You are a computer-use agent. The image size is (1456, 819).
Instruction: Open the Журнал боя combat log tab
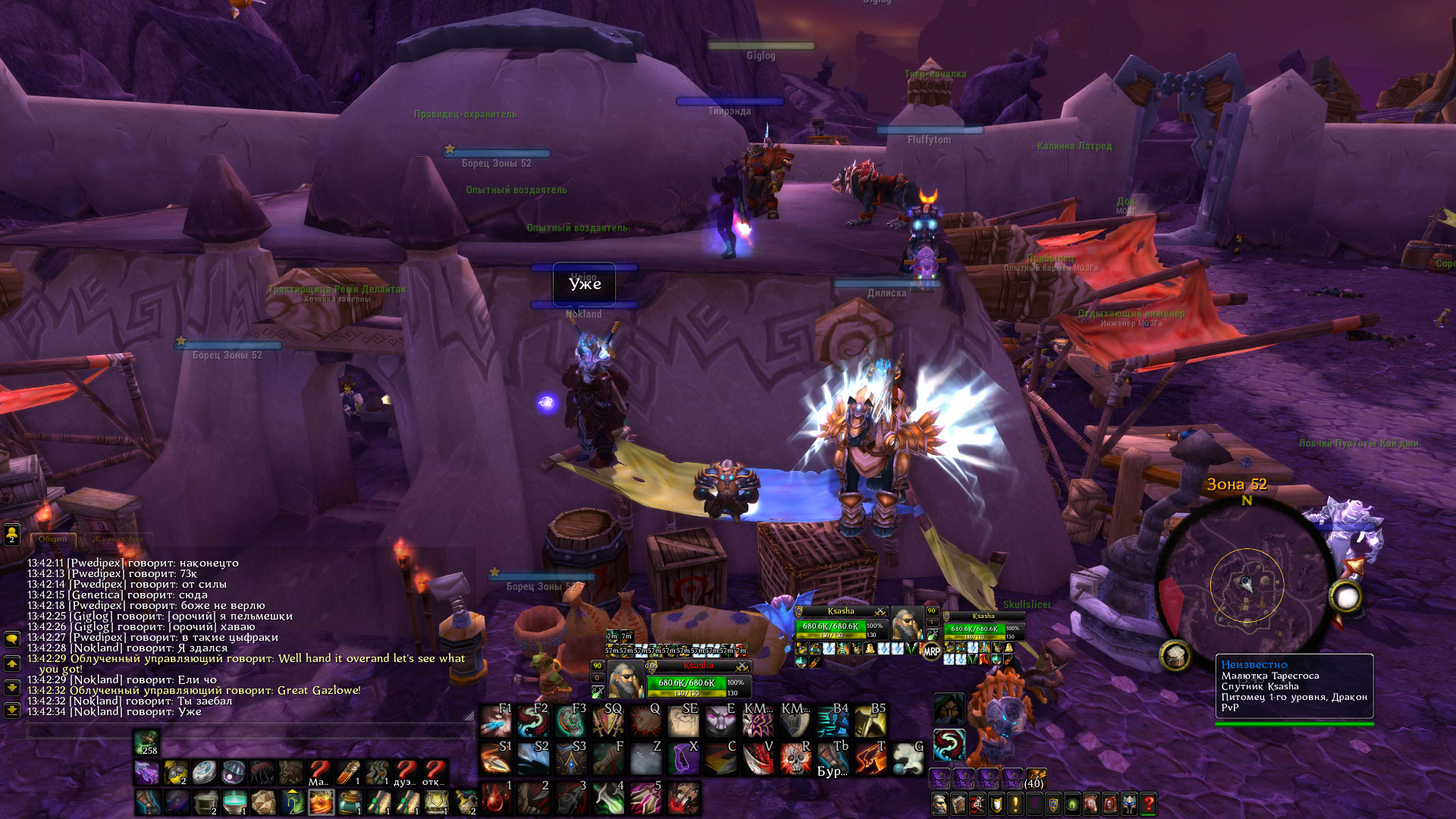118,539
